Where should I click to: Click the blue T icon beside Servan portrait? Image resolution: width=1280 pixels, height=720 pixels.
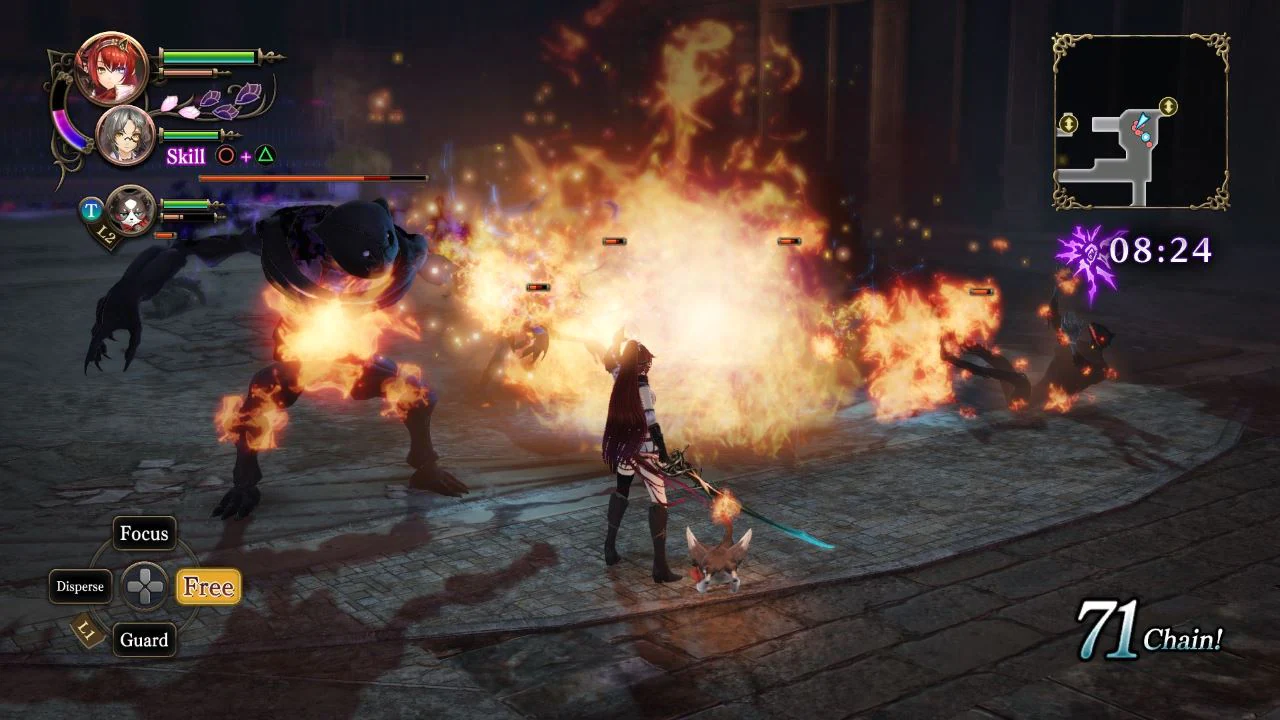[x=91, y=208]
